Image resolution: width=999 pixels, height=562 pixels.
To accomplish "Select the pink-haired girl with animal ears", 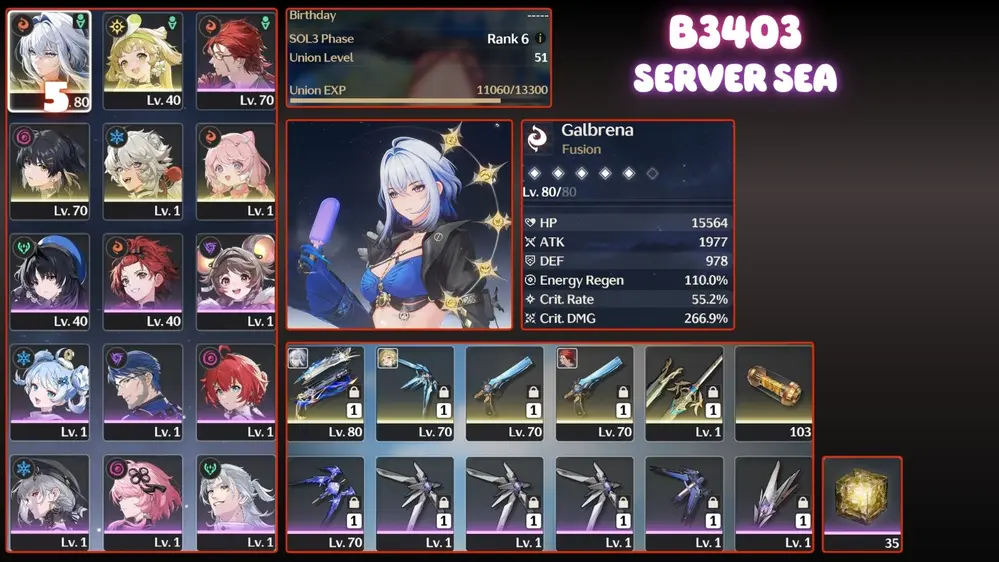I will (236, 171).
